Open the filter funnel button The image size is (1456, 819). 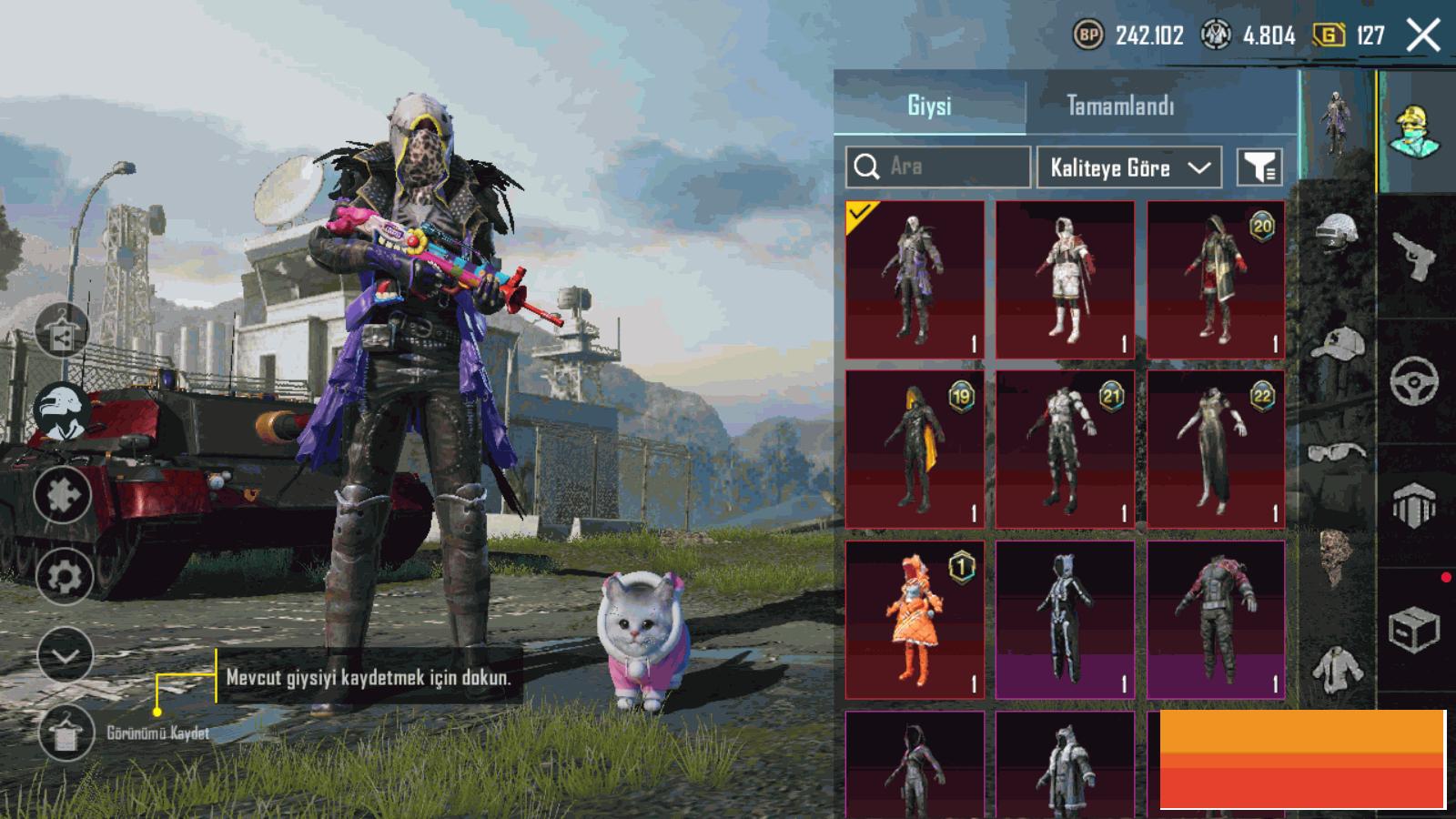pyautogui.click(x=1259, y=167)
